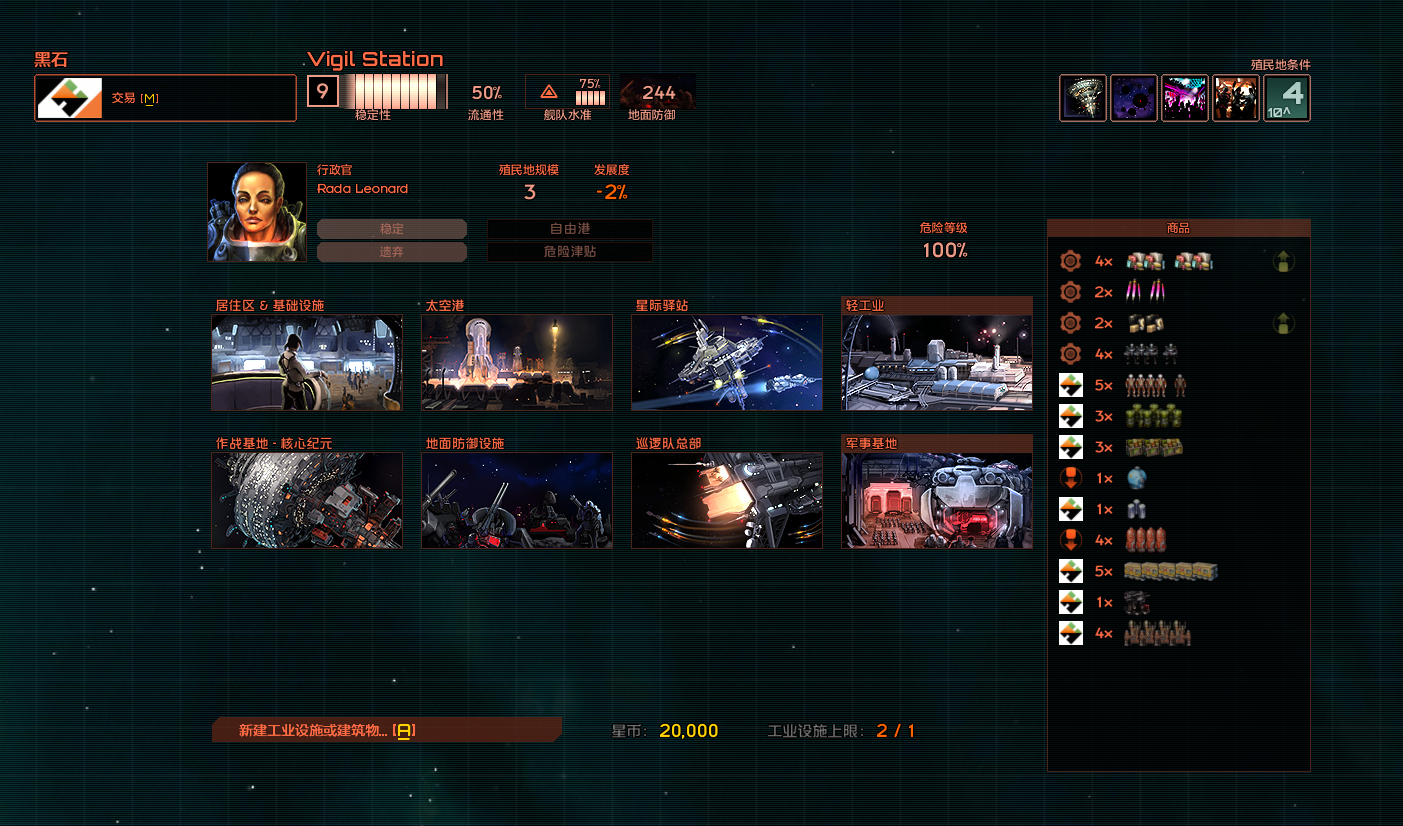The image size is (1403, 826).
Task: Open the 居住区 & 基础设施 building tile
Action: click(307, 362)
